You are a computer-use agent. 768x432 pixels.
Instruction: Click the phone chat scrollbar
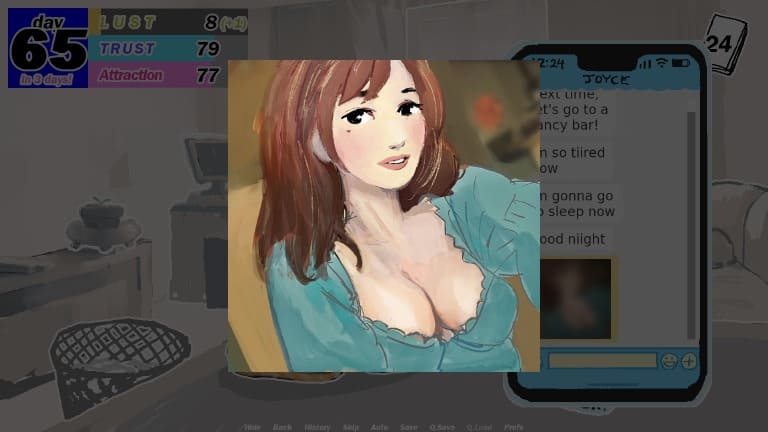click(x=690, y=220)
